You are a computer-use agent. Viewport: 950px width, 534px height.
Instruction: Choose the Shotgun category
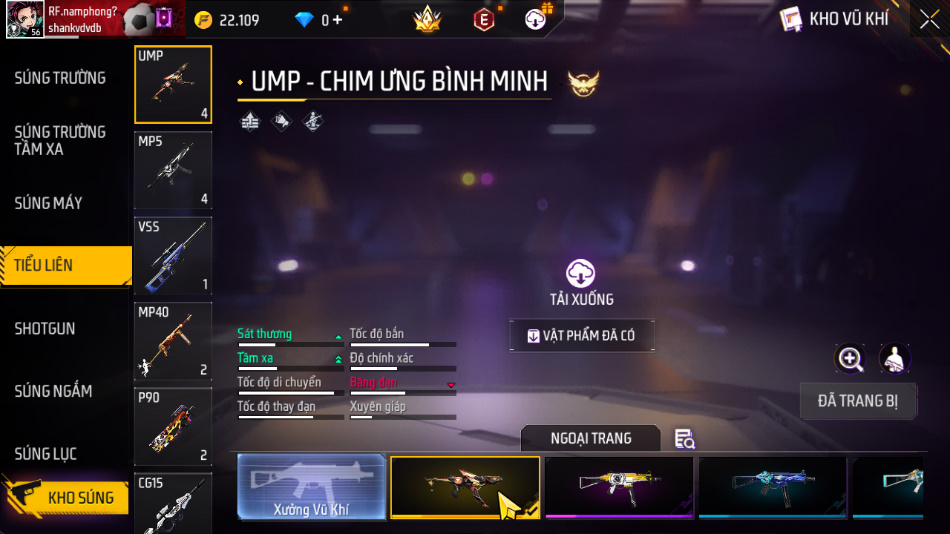coord(45,328)
